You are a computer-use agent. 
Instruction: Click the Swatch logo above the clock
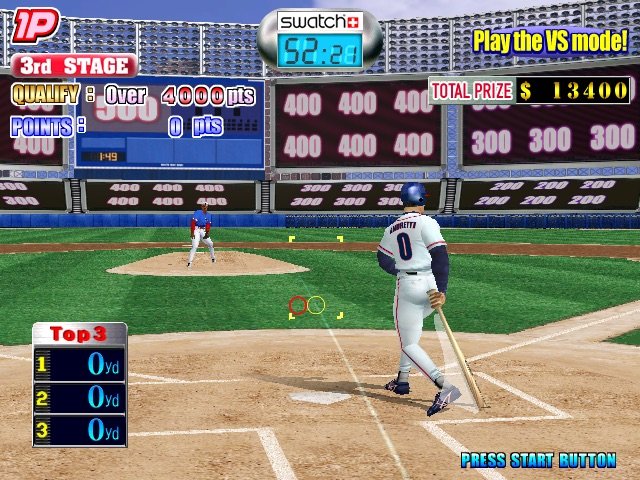click(320, 22)
